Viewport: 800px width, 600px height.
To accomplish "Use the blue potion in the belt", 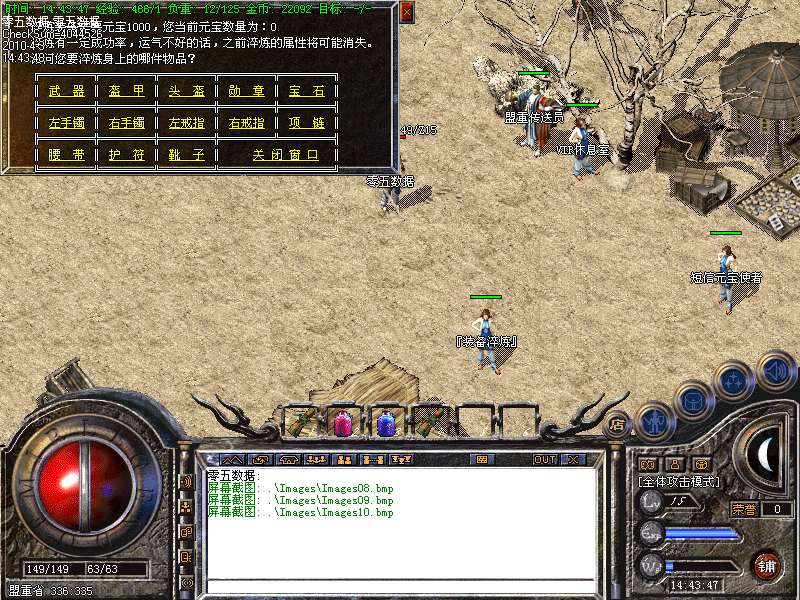I will tap(385, 422).
